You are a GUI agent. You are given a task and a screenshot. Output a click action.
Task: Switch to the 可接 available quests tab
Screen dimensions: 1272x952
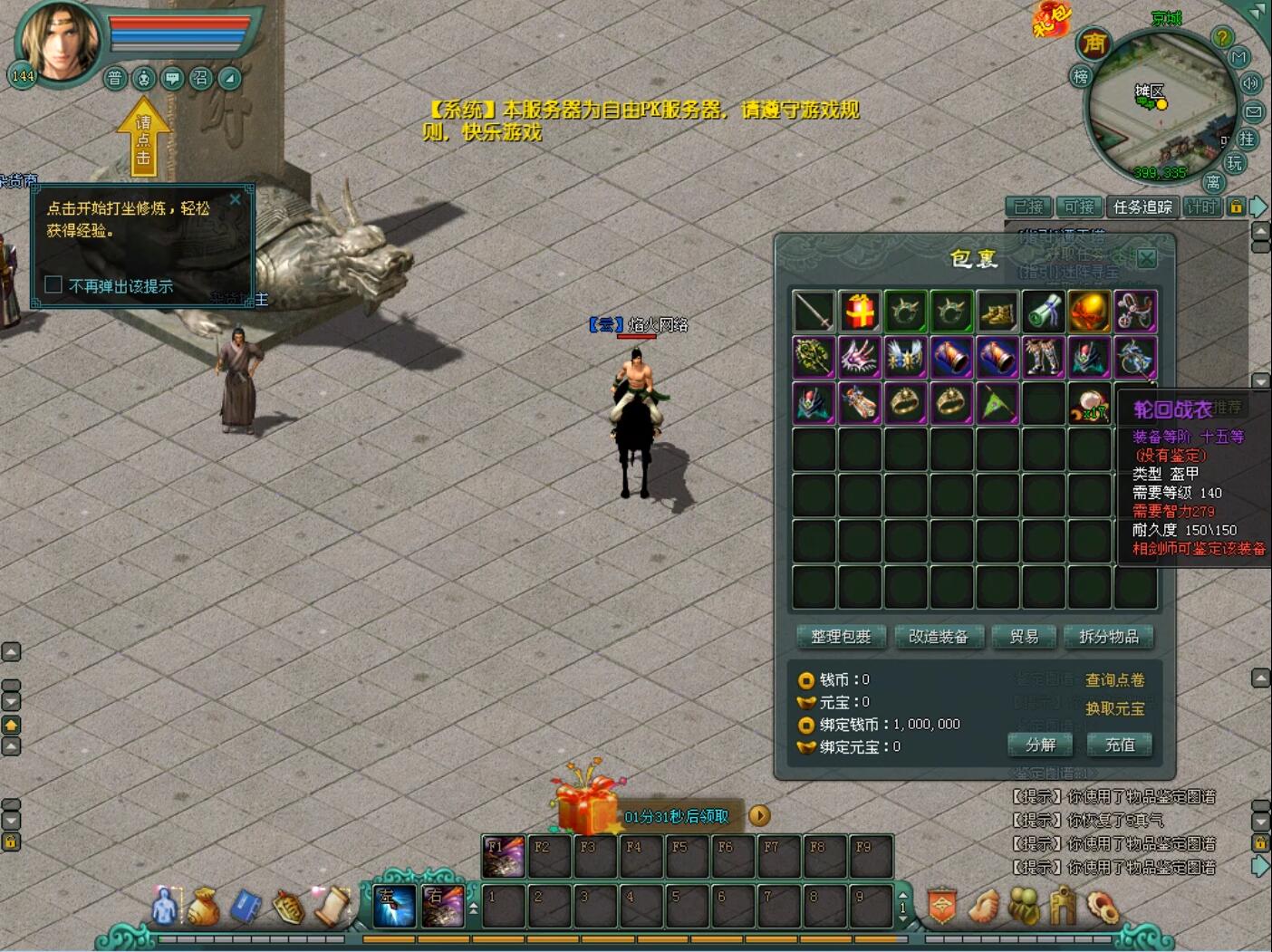[x=1079, y=207]
